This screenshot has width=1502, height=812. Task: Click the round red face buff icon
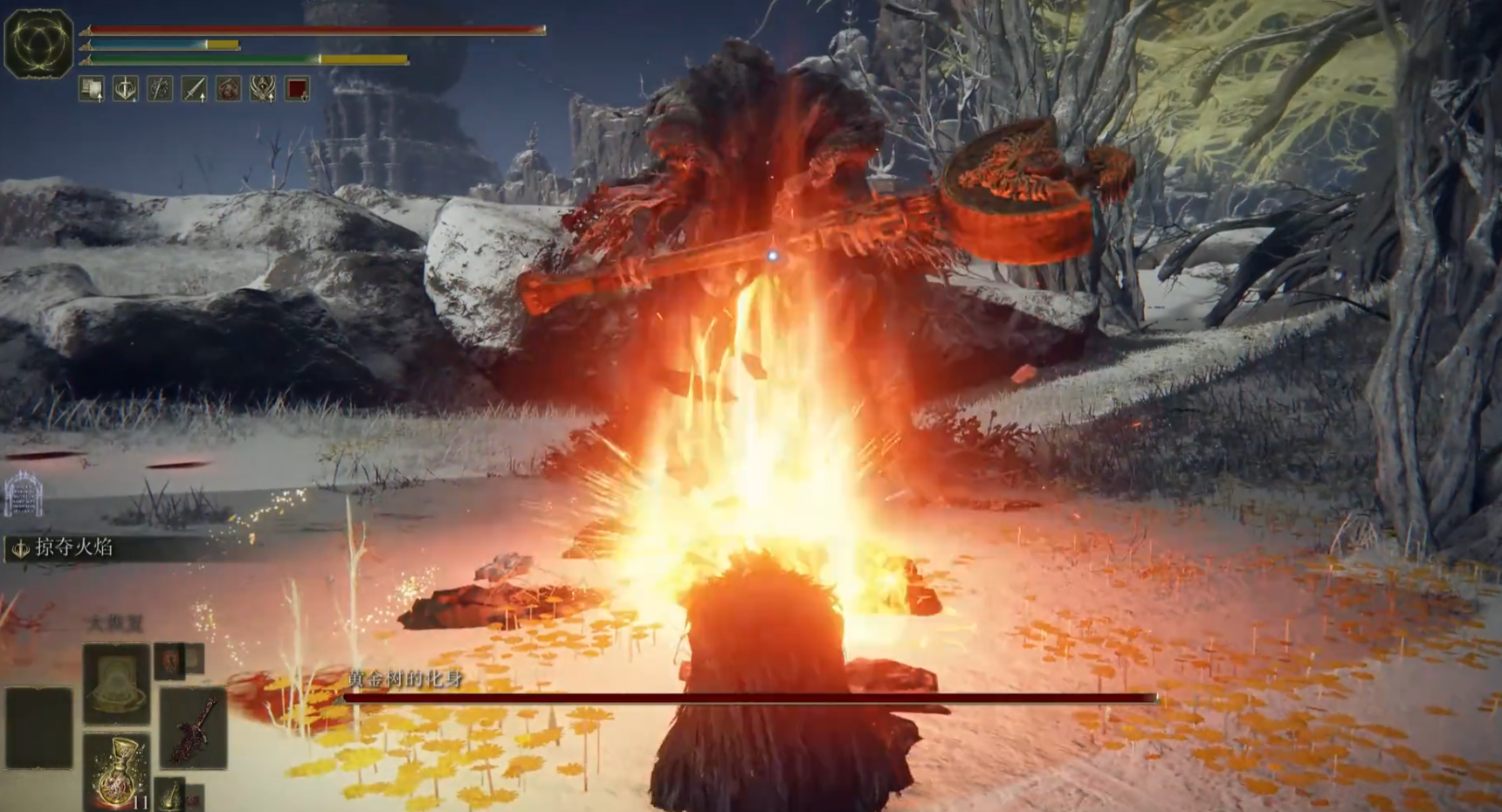pyautogui.click(x=228, y=89)
